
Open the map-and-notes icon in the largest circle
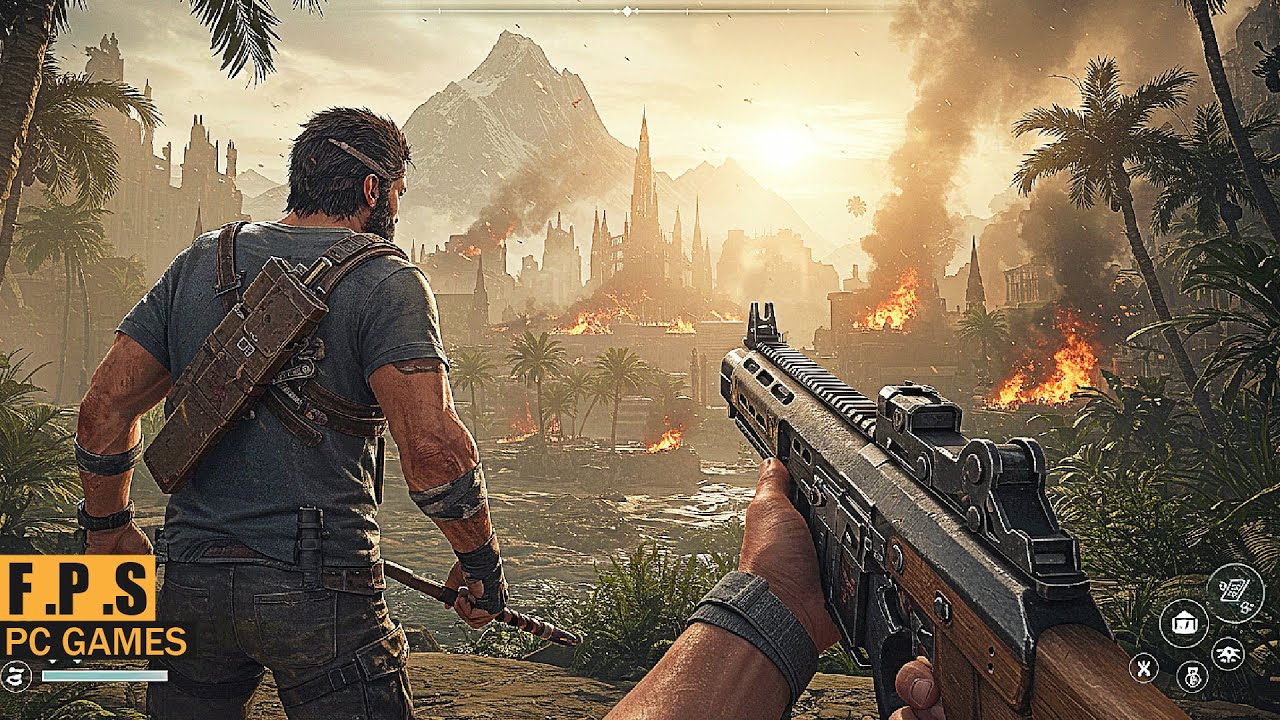[x=1236, y=594]
